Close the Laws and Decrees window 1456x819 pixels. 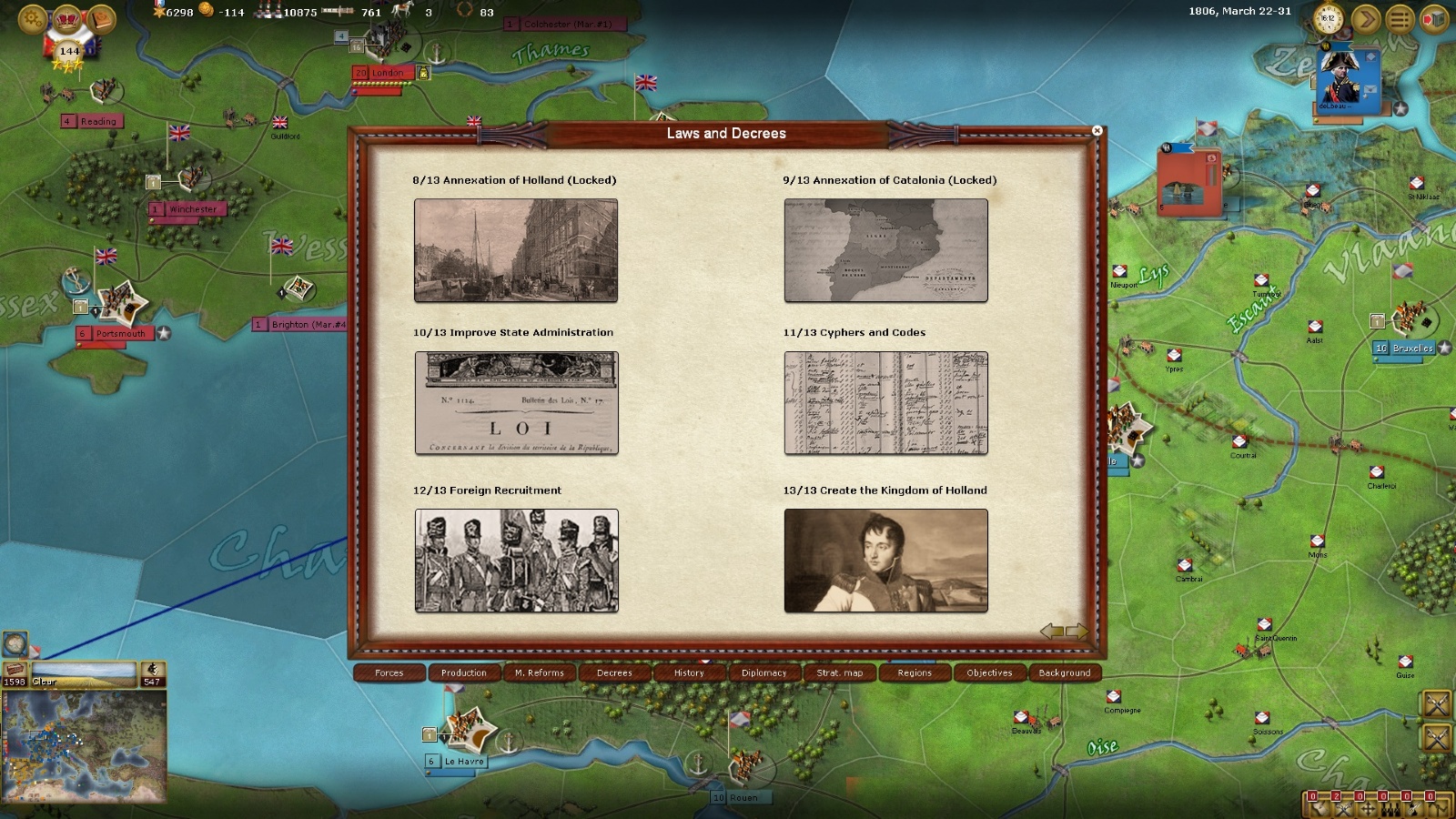1097,131
